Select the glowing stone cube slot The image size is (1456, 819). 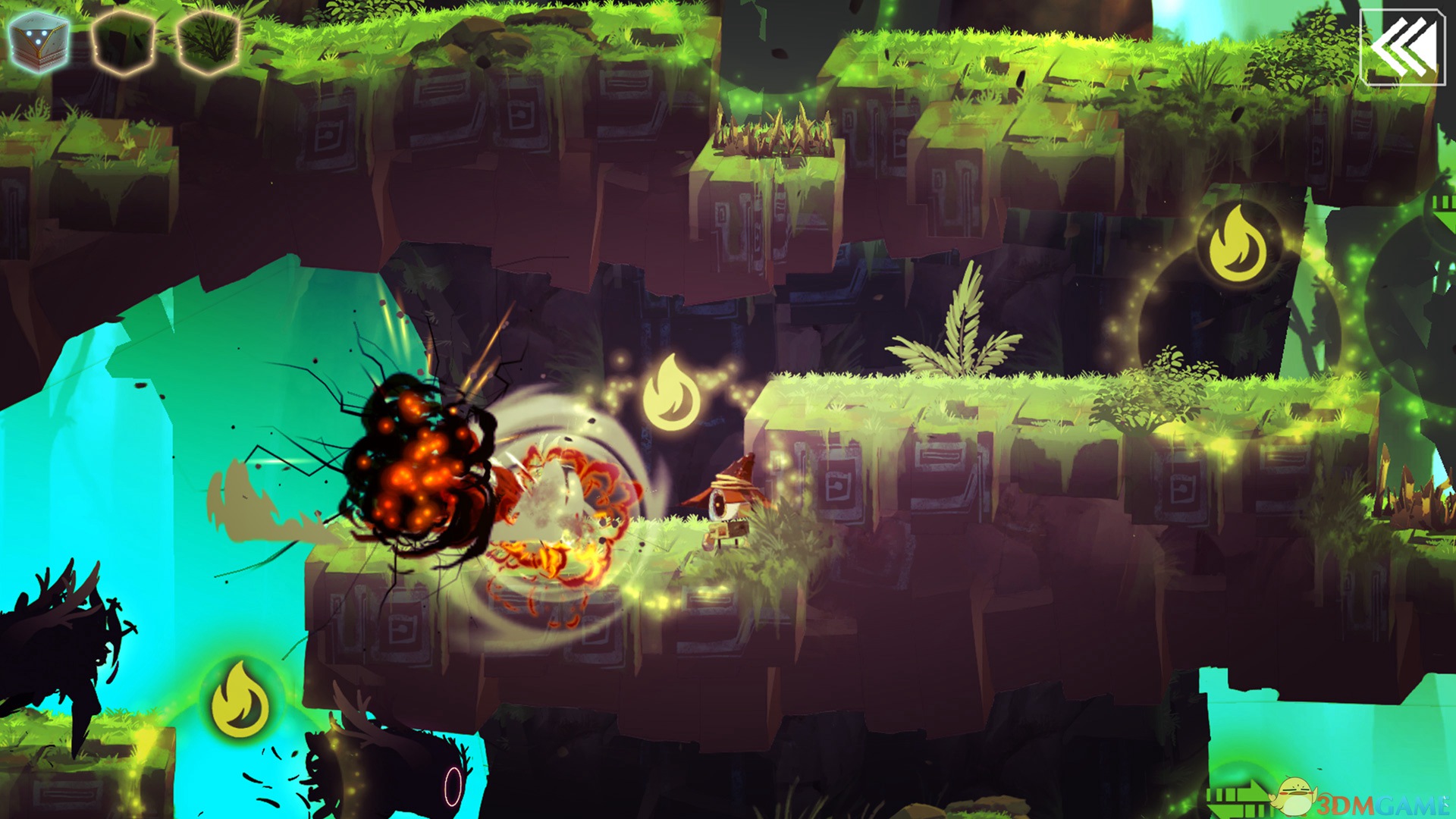pyautogui.click(x=39, y=42)
